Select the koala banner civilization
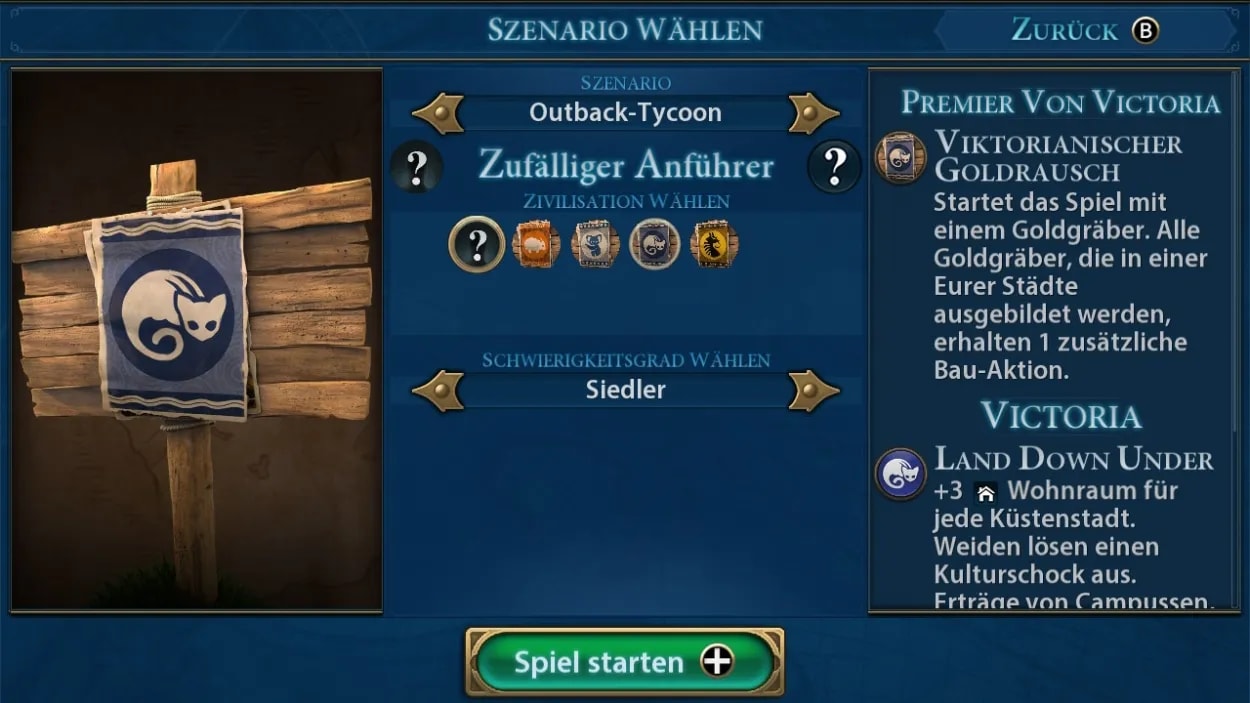The image size is (1250, 703). (x=595, y=244)
